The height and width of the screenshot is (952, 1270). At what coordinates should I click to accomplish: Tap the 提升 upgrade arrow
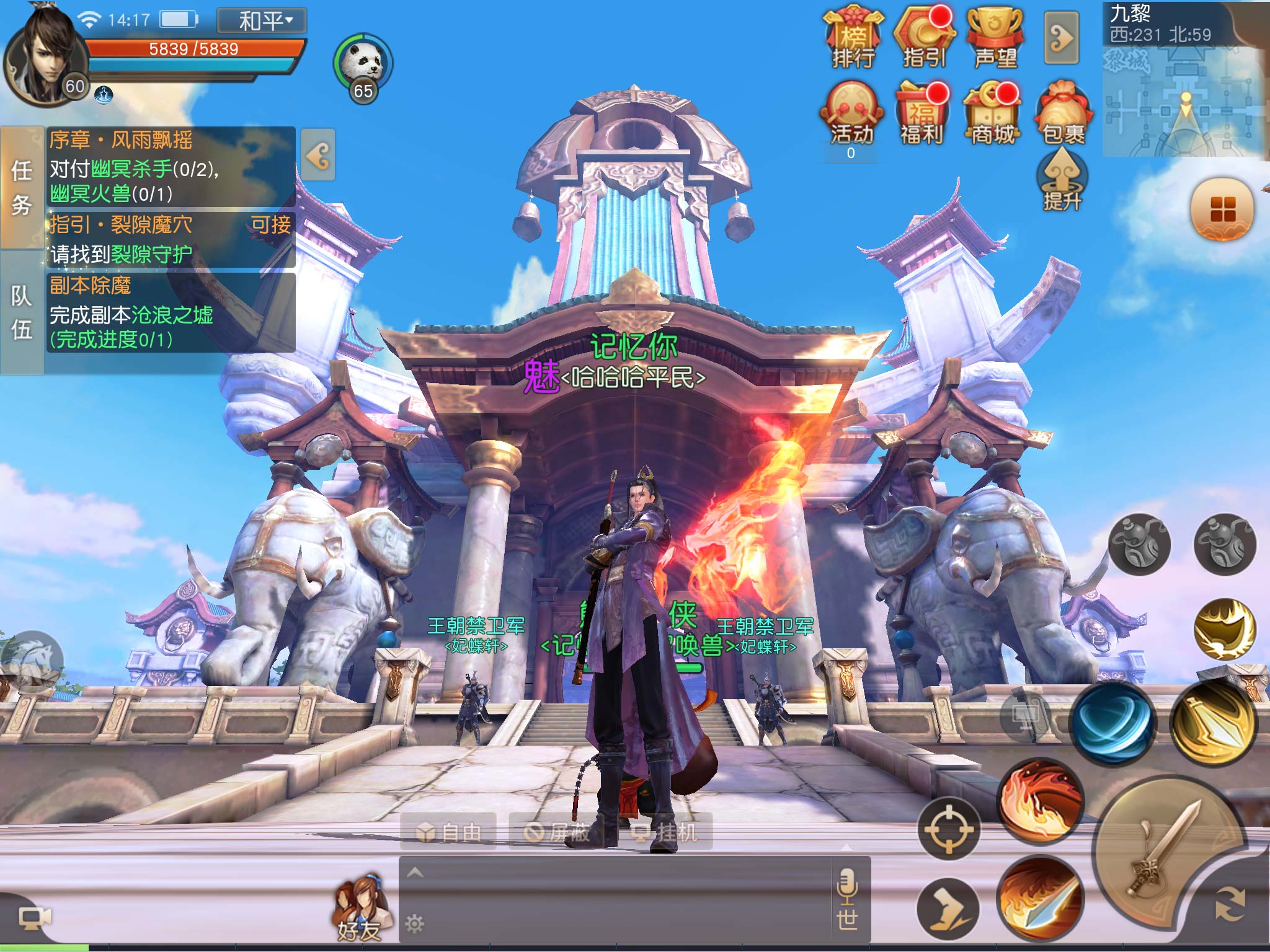click(1062, 181)
